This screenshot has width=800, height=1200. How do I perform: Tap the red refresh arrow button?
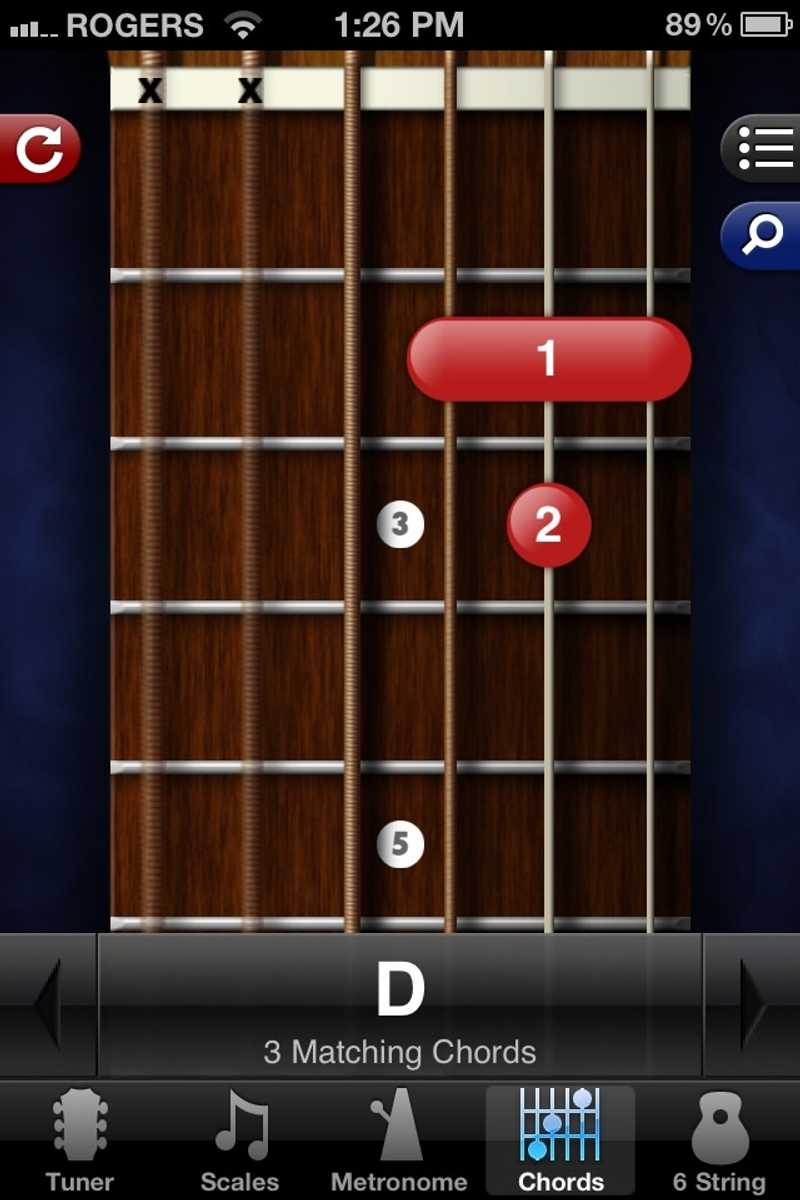(x=40, y=149)
